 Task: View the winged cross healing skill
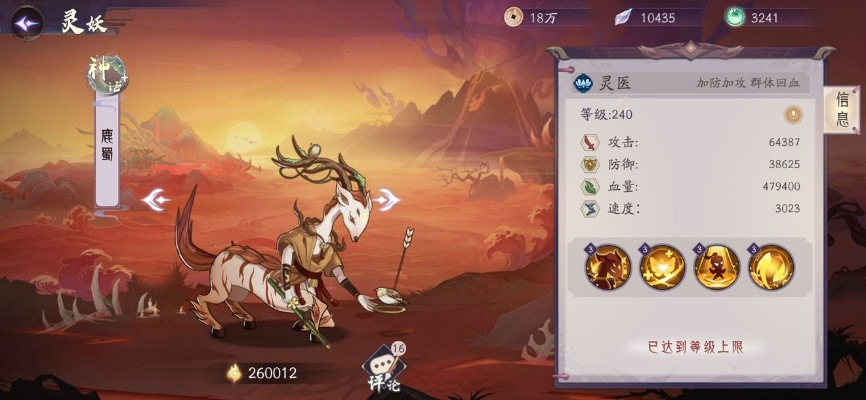(x=662, y=267)
